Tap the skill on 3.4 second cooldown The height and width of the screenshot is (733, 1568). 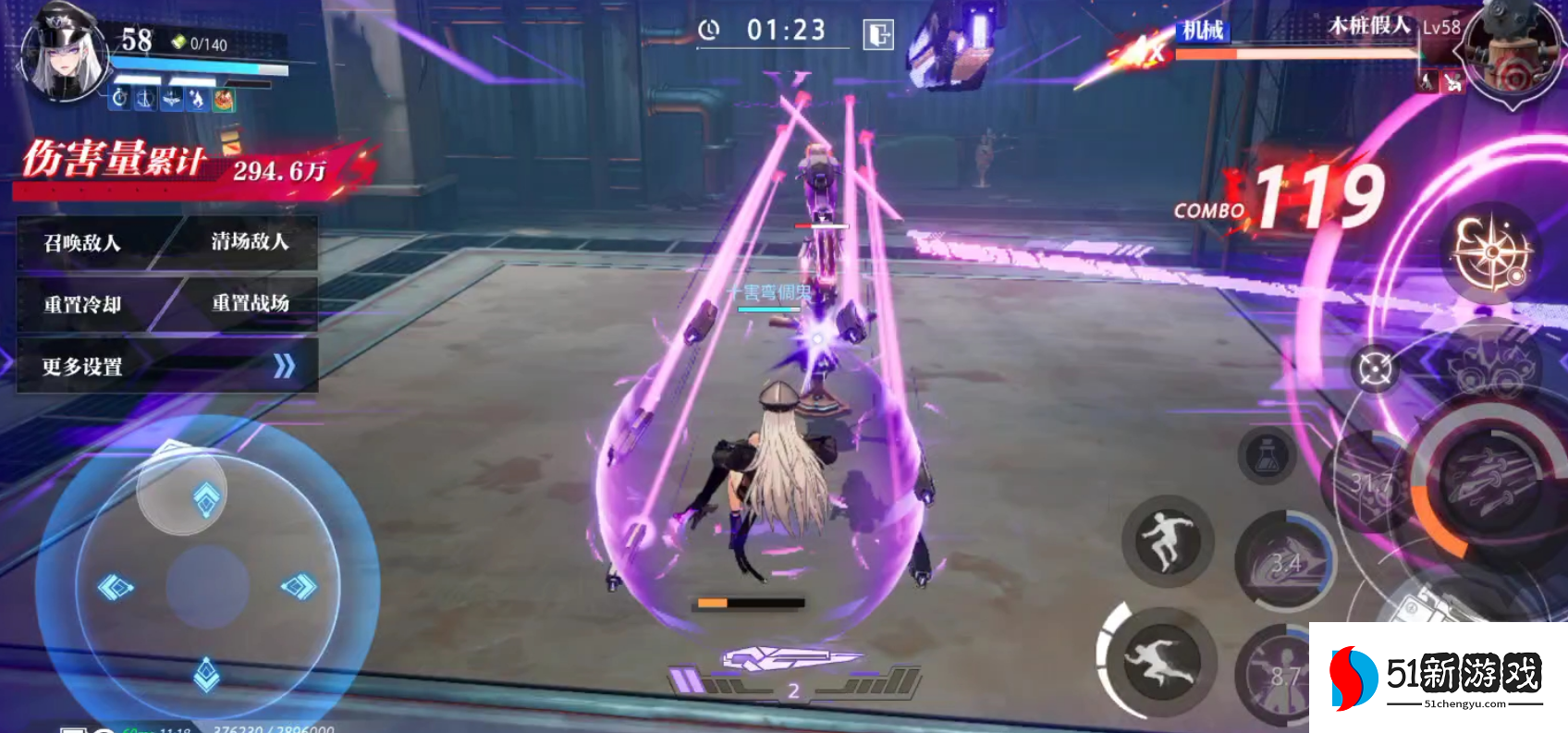coord(1285,561)
